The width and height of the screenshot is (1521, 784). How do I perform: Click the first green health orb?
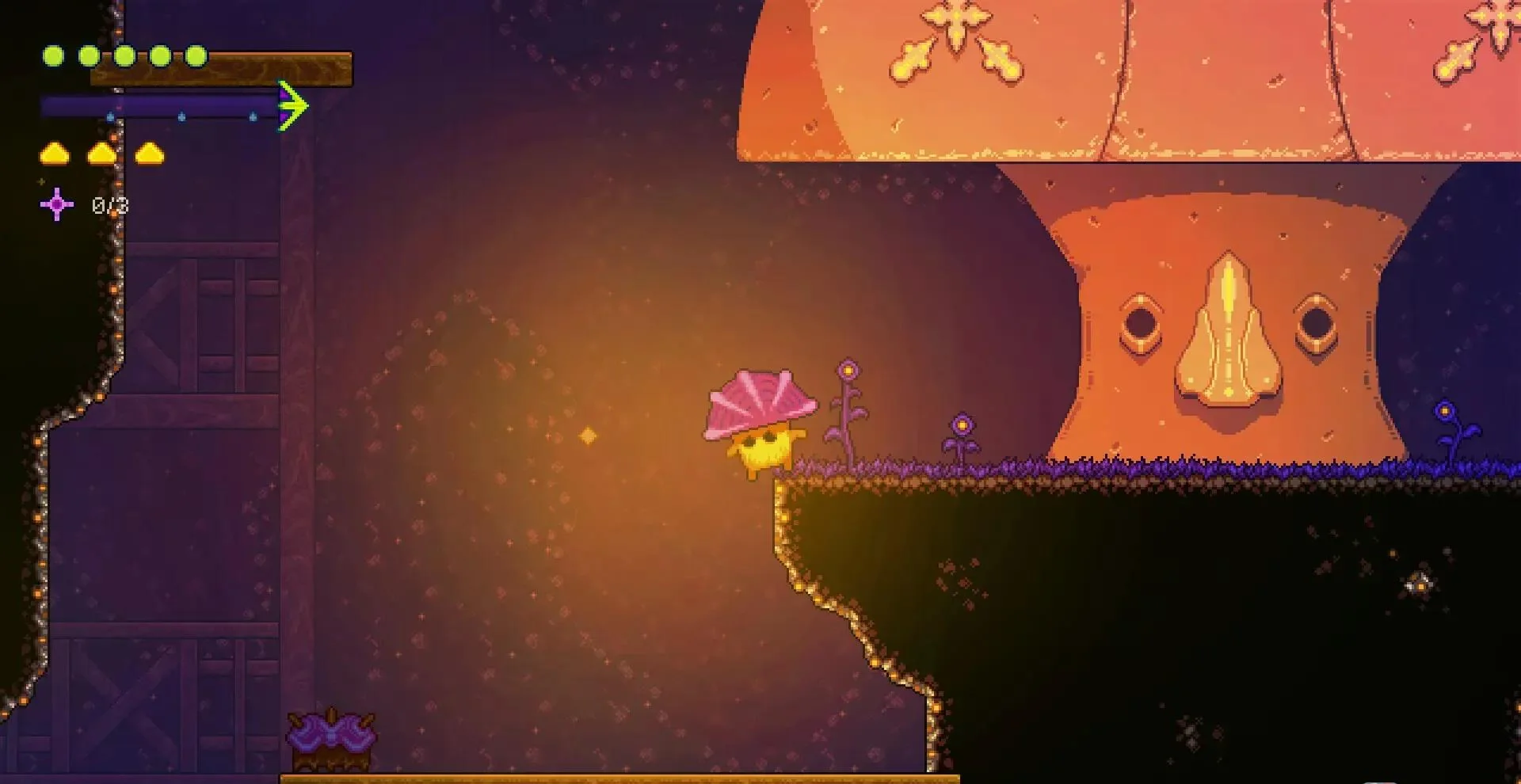point(53,55)
